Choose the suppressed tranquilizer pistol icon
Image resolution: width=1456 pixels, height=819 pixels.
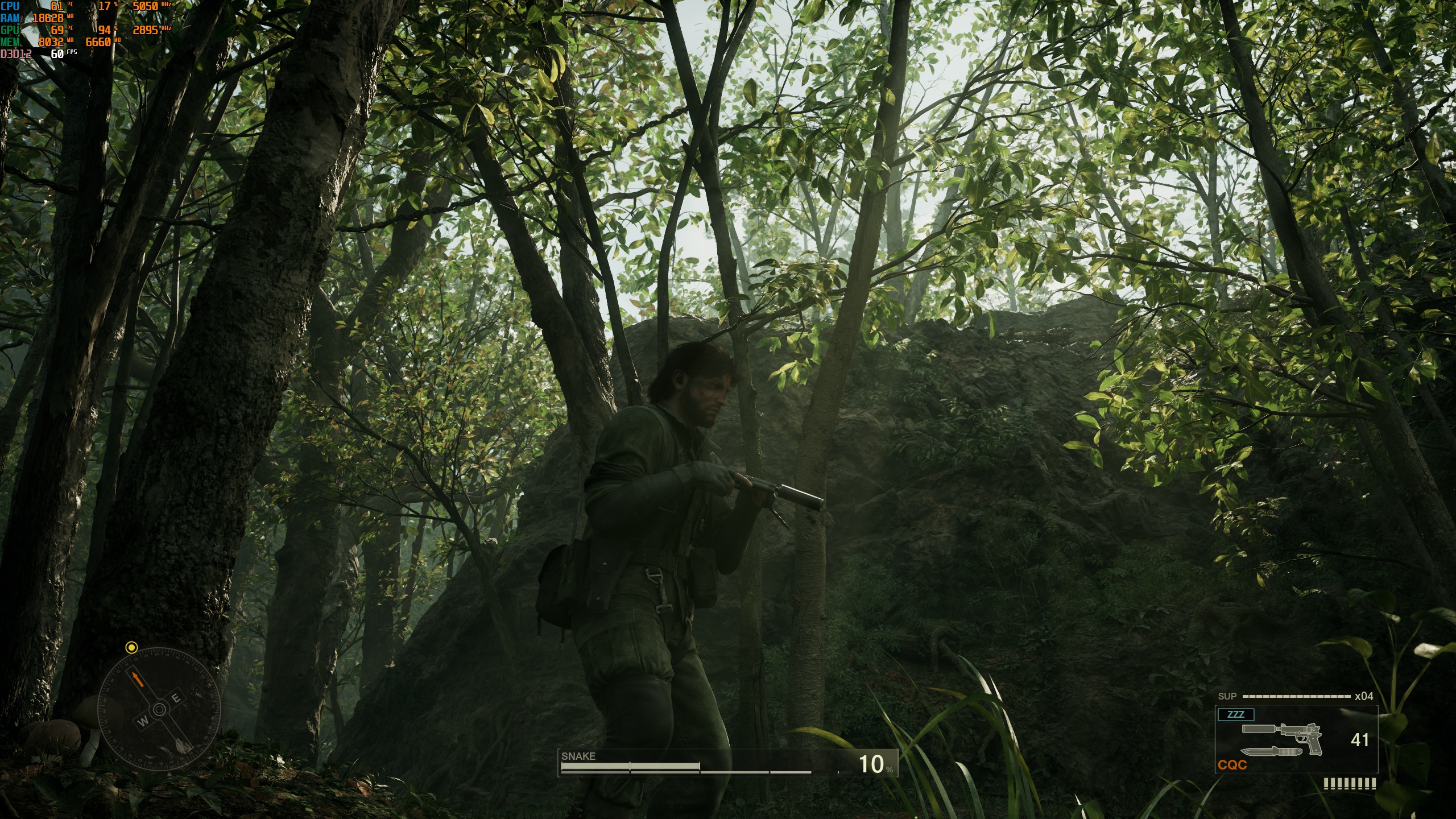[x=1283, y=735]
